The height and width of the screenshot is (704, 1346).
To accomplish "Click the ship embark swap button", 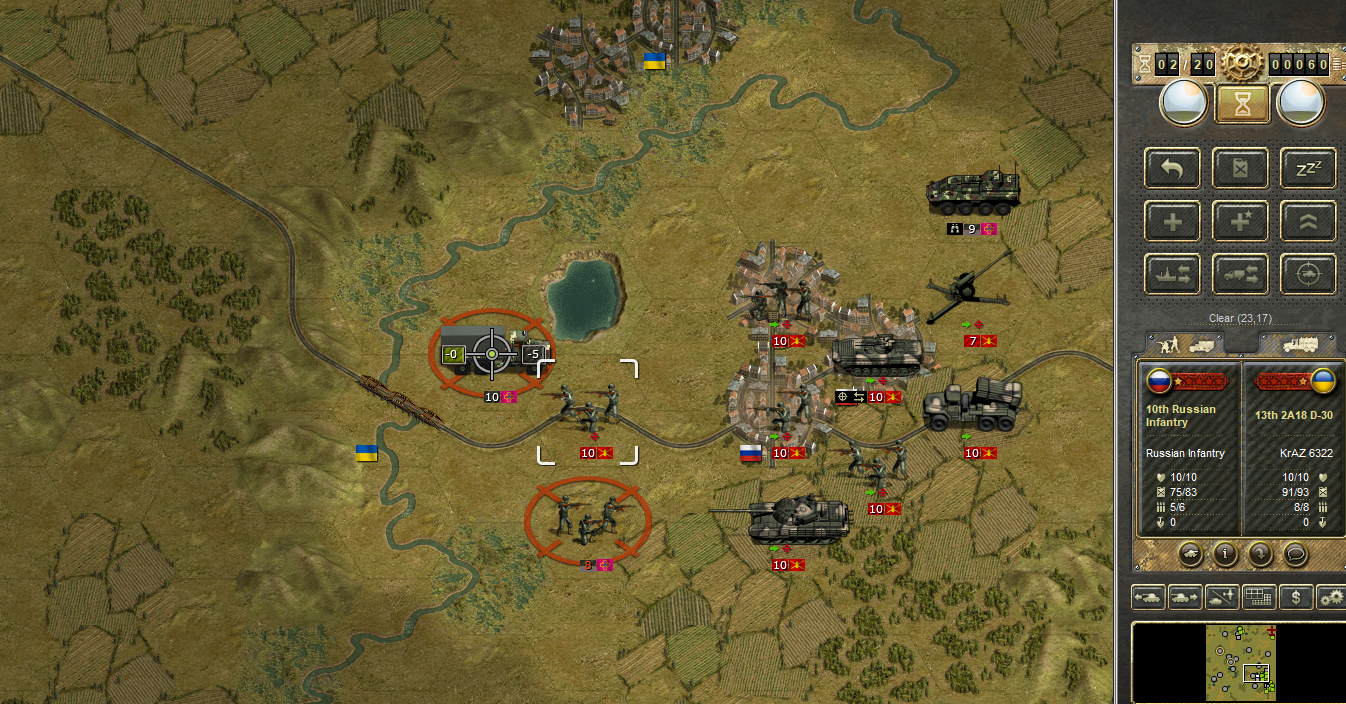I will pyautogui.click(x=1173, y=274).
